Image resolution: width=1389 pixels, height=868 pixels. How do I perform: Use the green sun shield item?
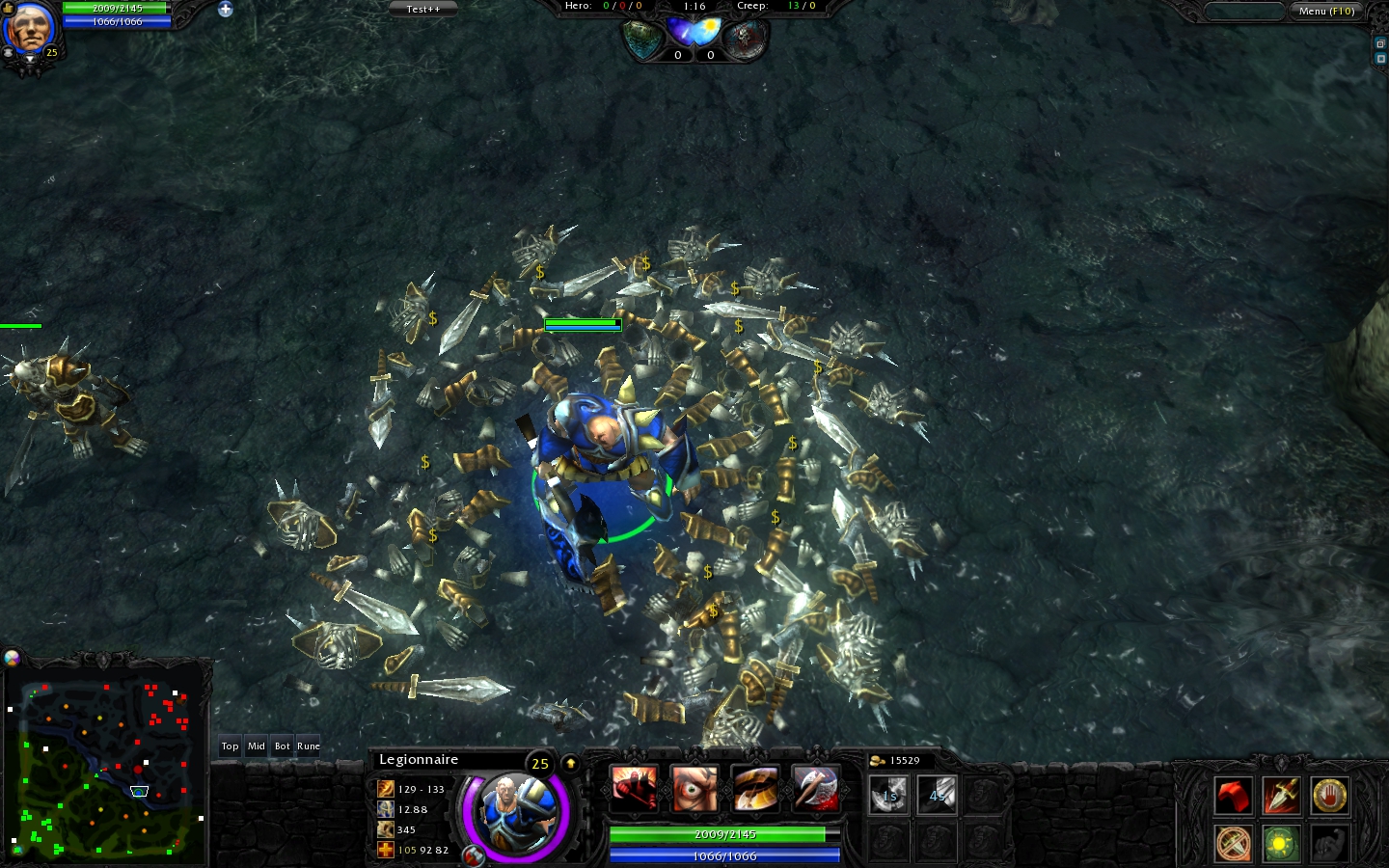click(1281, 843)
